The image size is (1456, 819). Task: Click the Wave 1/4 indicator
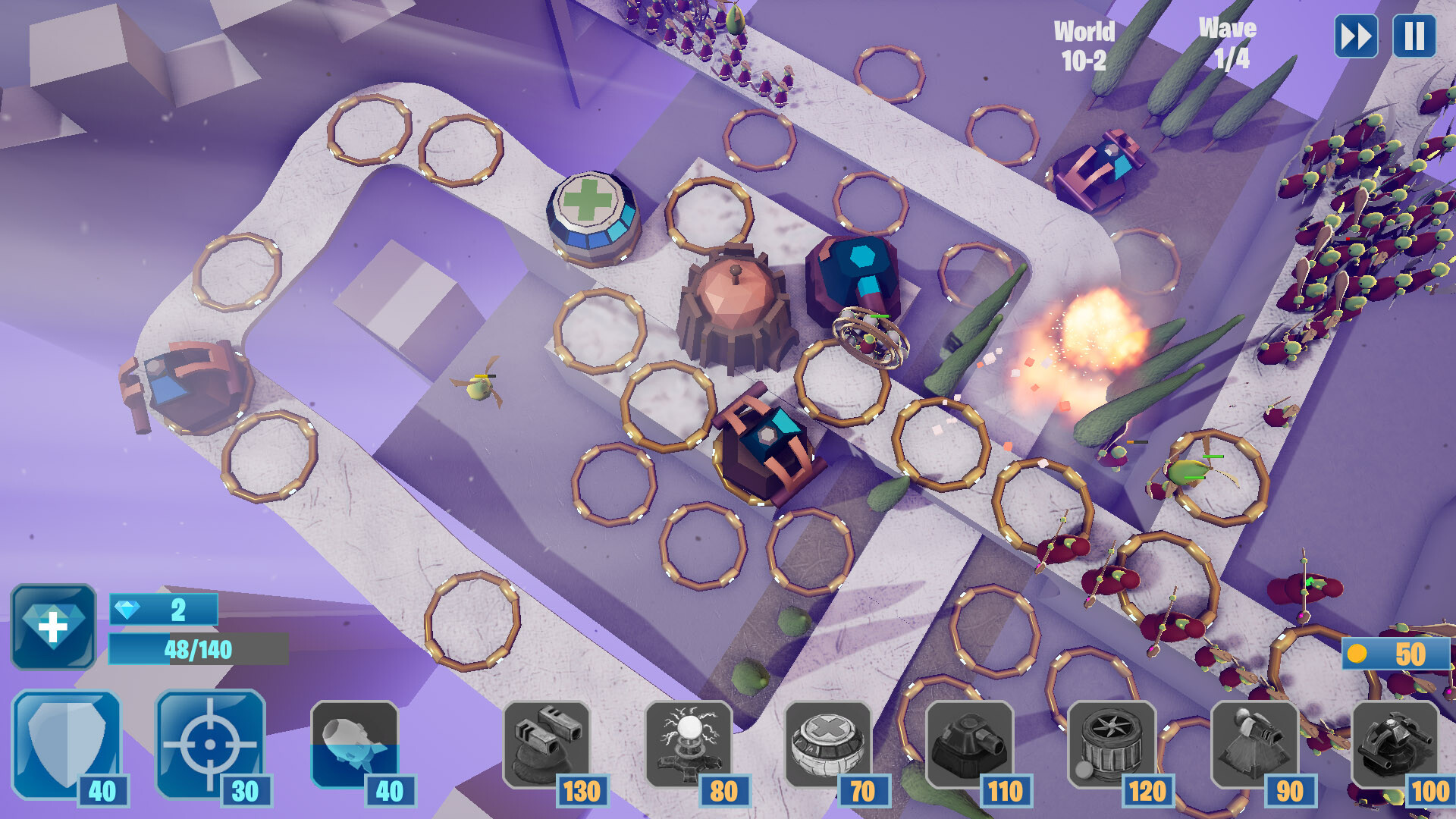tap(1228, 43)
